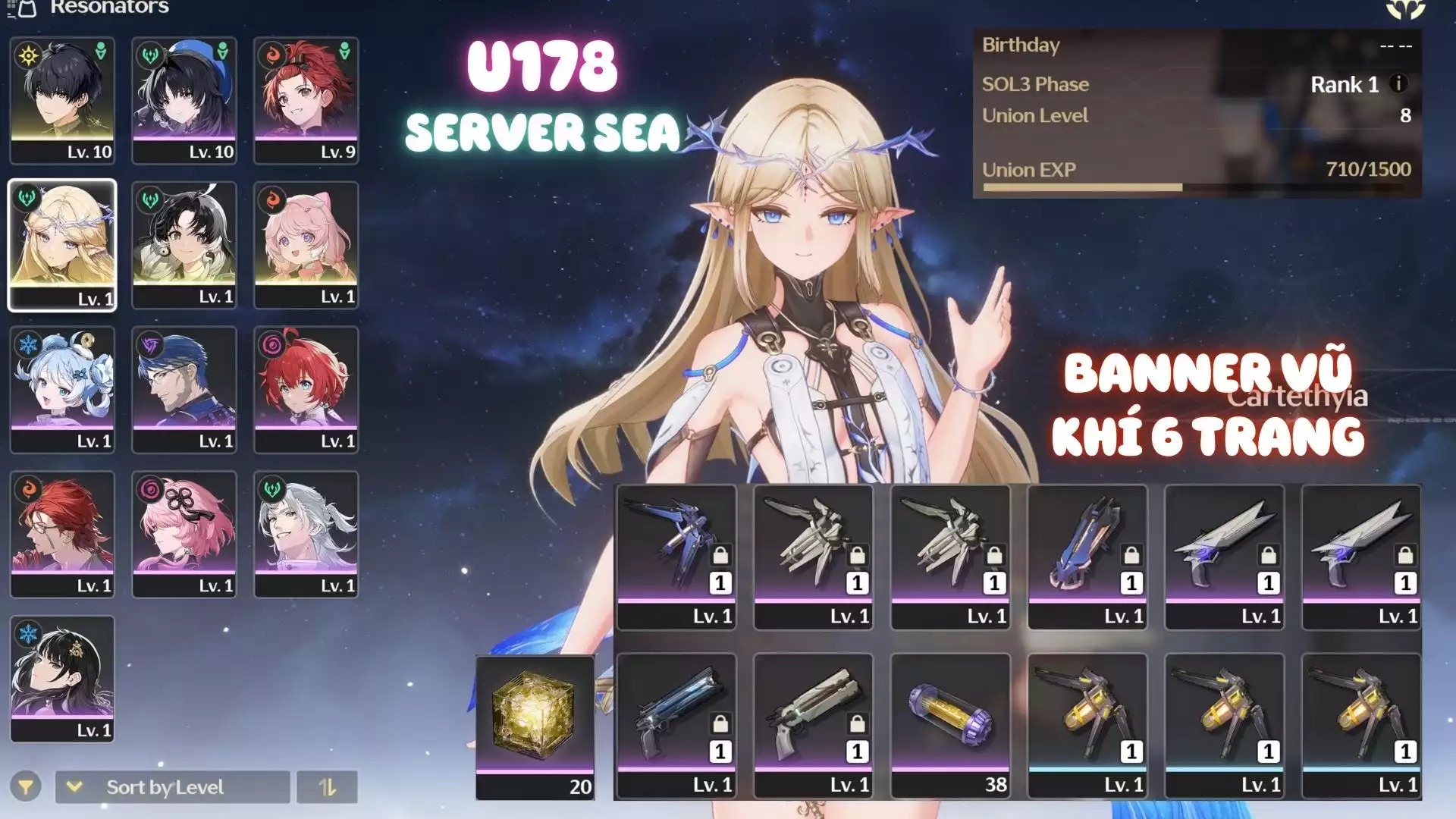The width and height of the screenshot is (1456, 819).
Task: Select the red ponytail Resonator at Lv. 9
Action: [306, 100]
